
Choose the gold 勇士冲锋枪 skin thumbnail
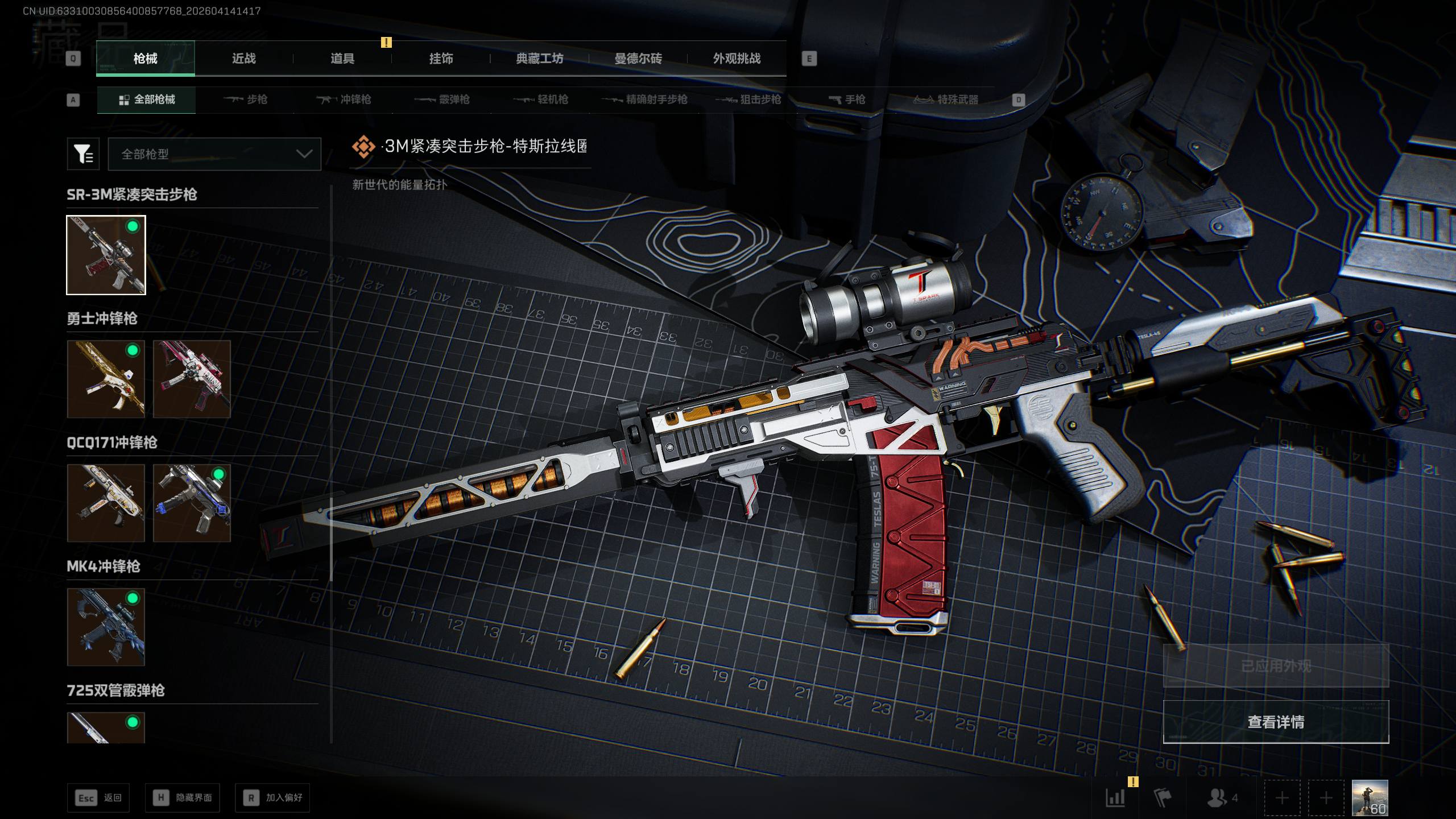click(x=106, y=379)
